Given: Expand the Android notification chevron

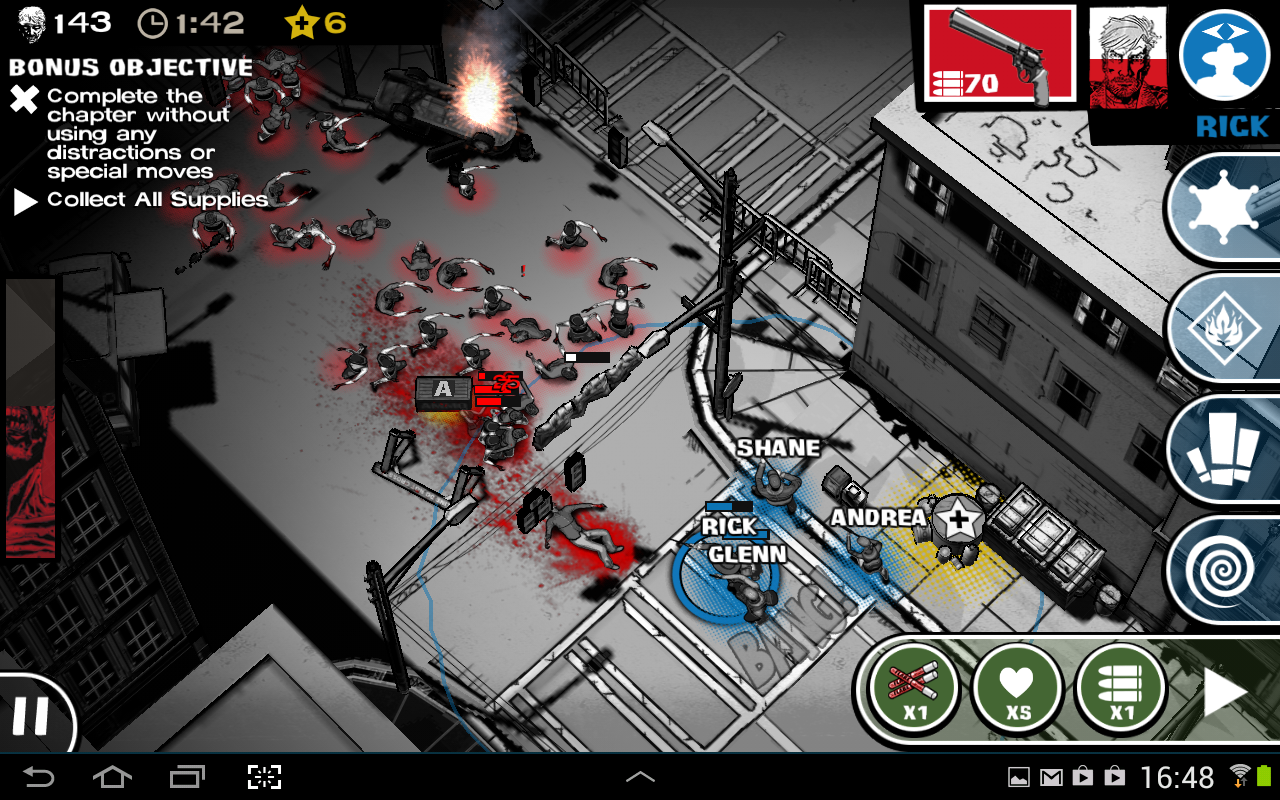Looking at the screenshot, I should pos(640,775).
